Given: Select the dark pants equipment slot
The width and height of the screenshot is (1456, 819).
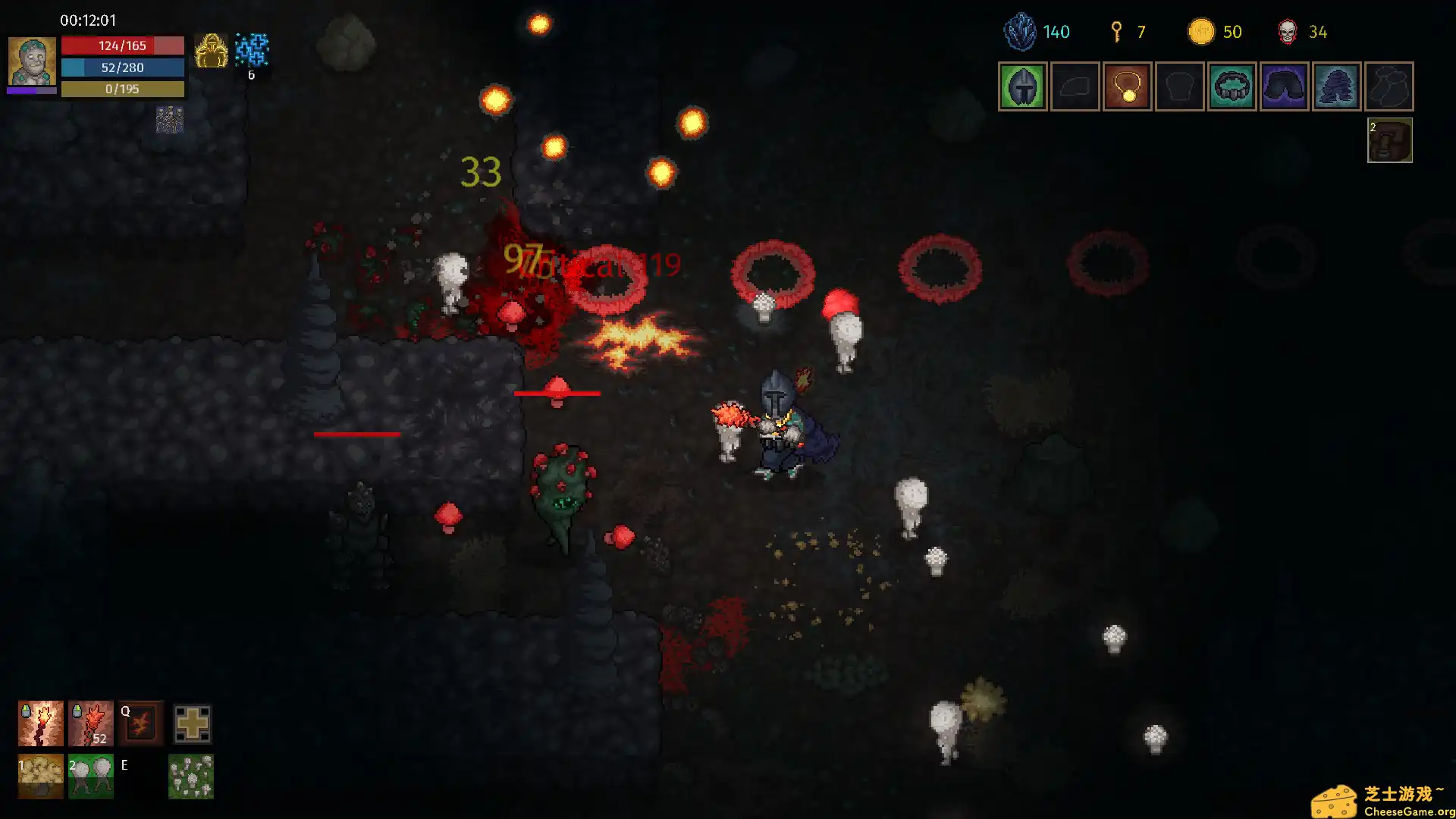Looking at the screenshot, I should point(1284,86).
